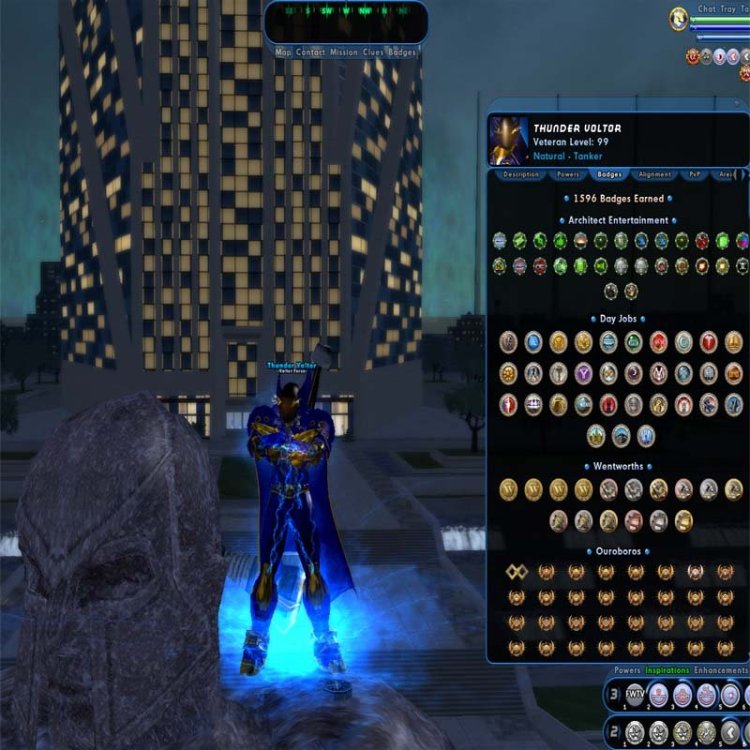
Task: Open the Contact window
Action: (309, 52)
